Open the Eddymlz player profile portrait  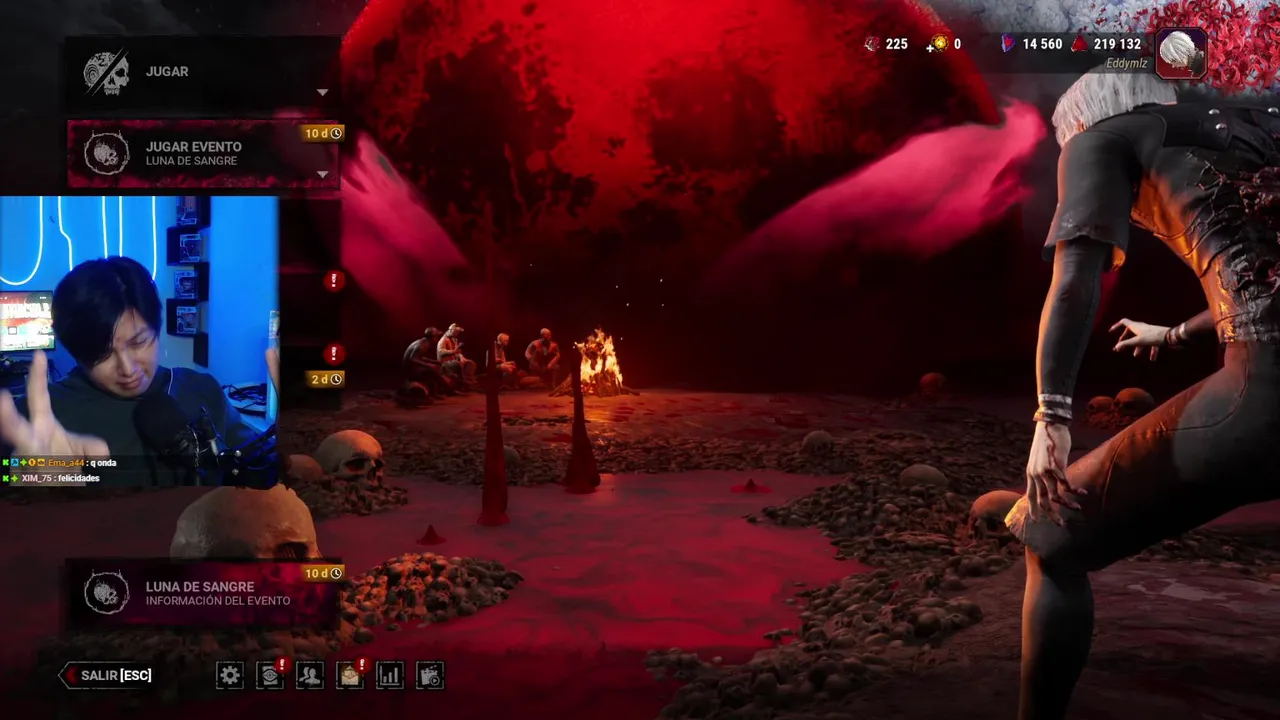click(x=1181, y=51)
